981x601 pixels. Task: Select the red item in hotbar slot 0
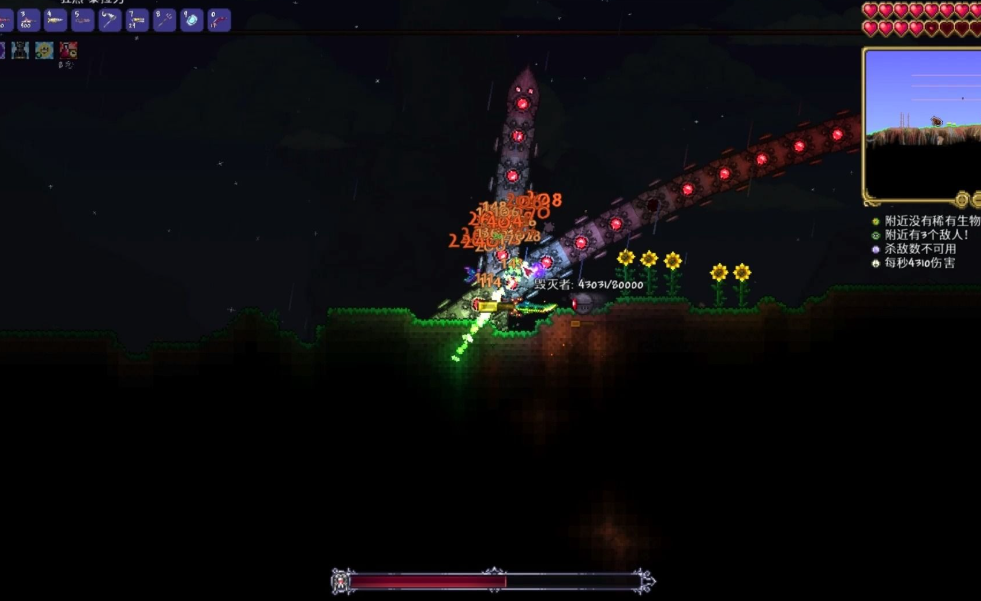(x=218, y=20)
